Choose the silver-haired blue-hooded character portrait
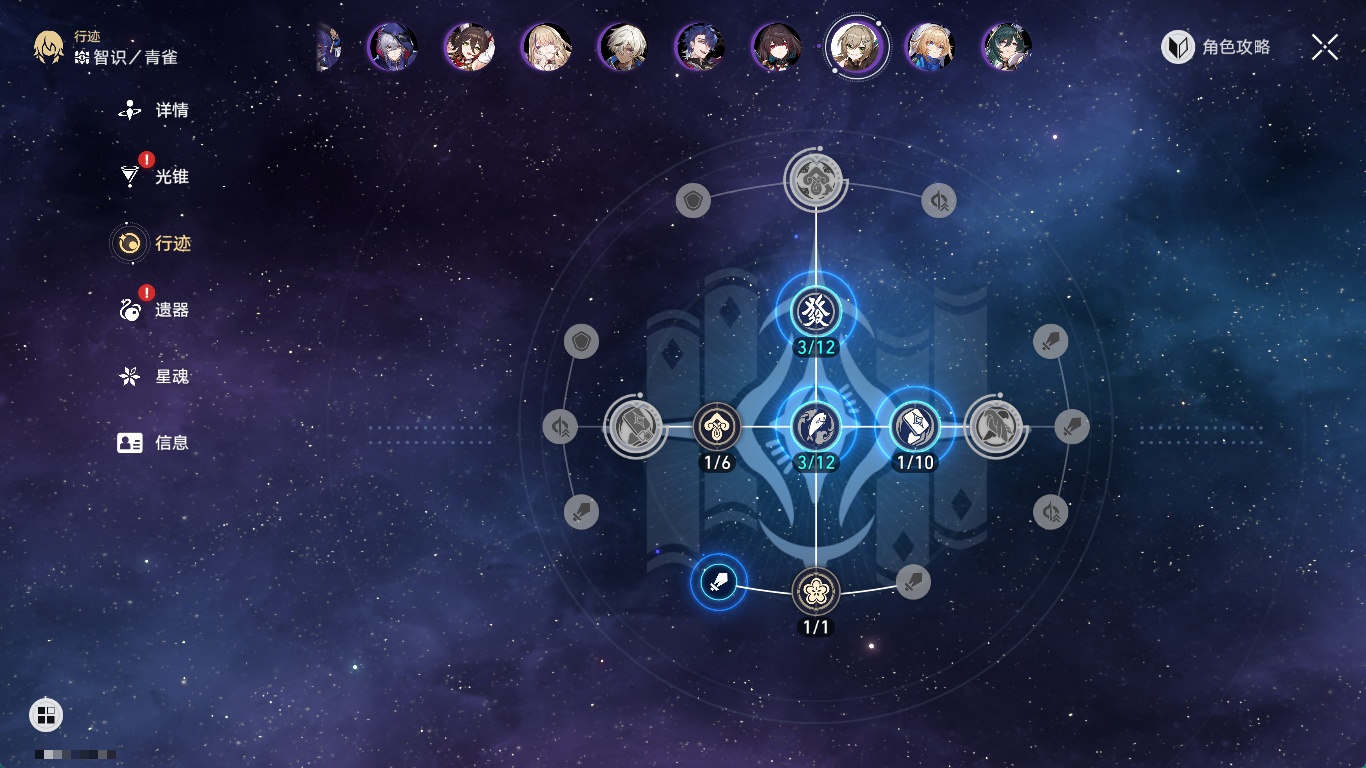This screenshot has height=768, width=1366. [392, 46]
